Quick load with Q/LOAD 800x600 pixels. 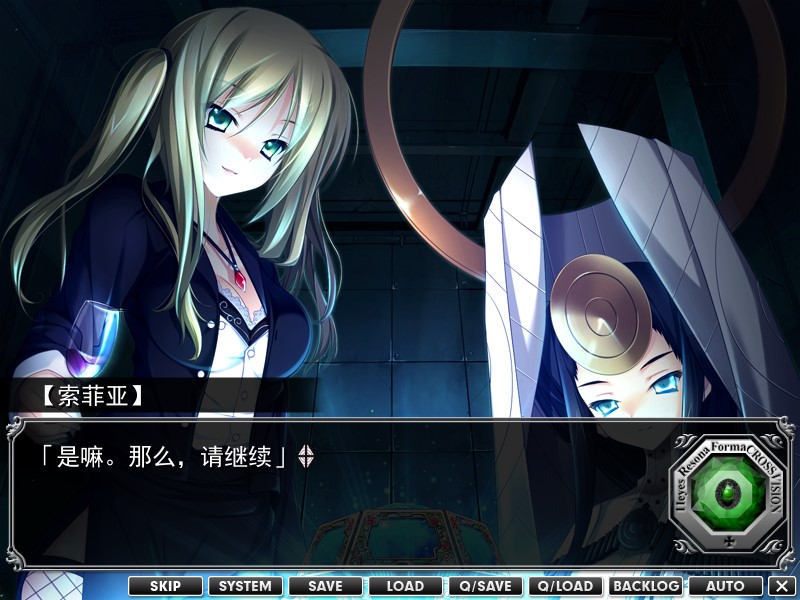pos(565,586)
